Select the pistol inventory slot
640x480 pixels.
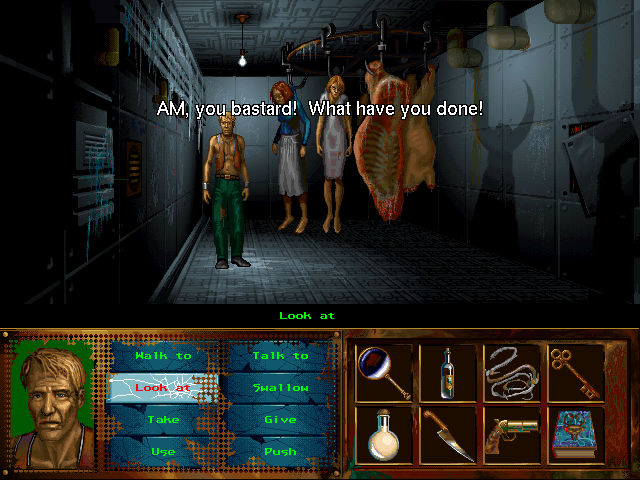tap(512, 435)
